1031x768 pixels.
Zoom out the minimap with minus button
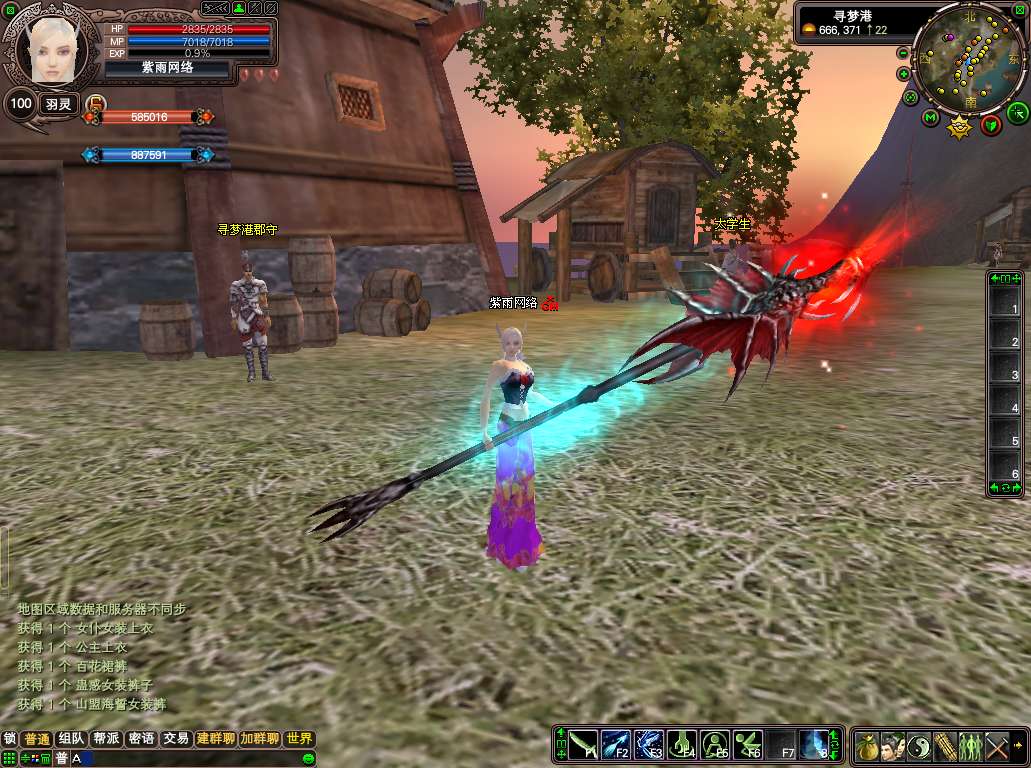pyautogui.click(x=903, y=53)
